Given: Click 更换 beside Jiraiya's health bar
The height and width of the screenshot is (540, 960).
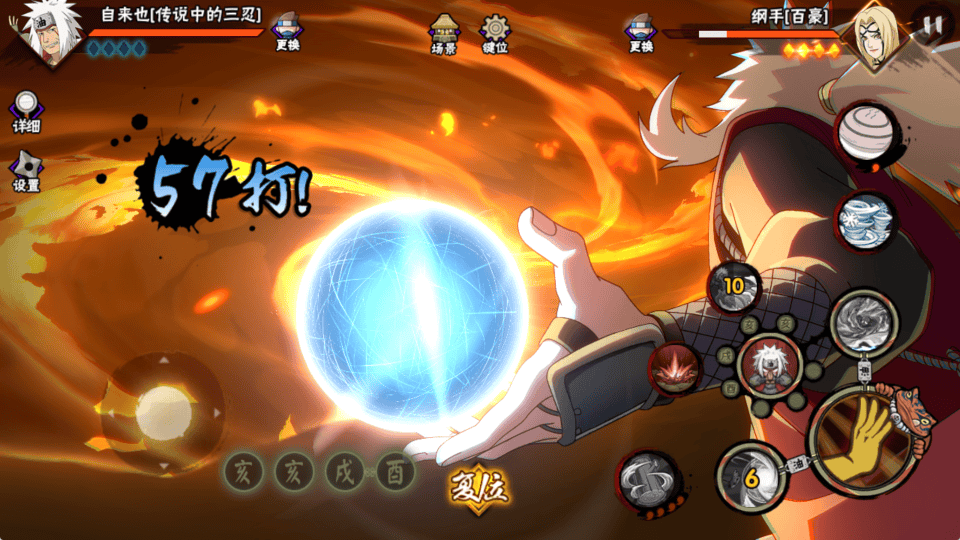Looking at the screenshot, I should tap(287, 32).
